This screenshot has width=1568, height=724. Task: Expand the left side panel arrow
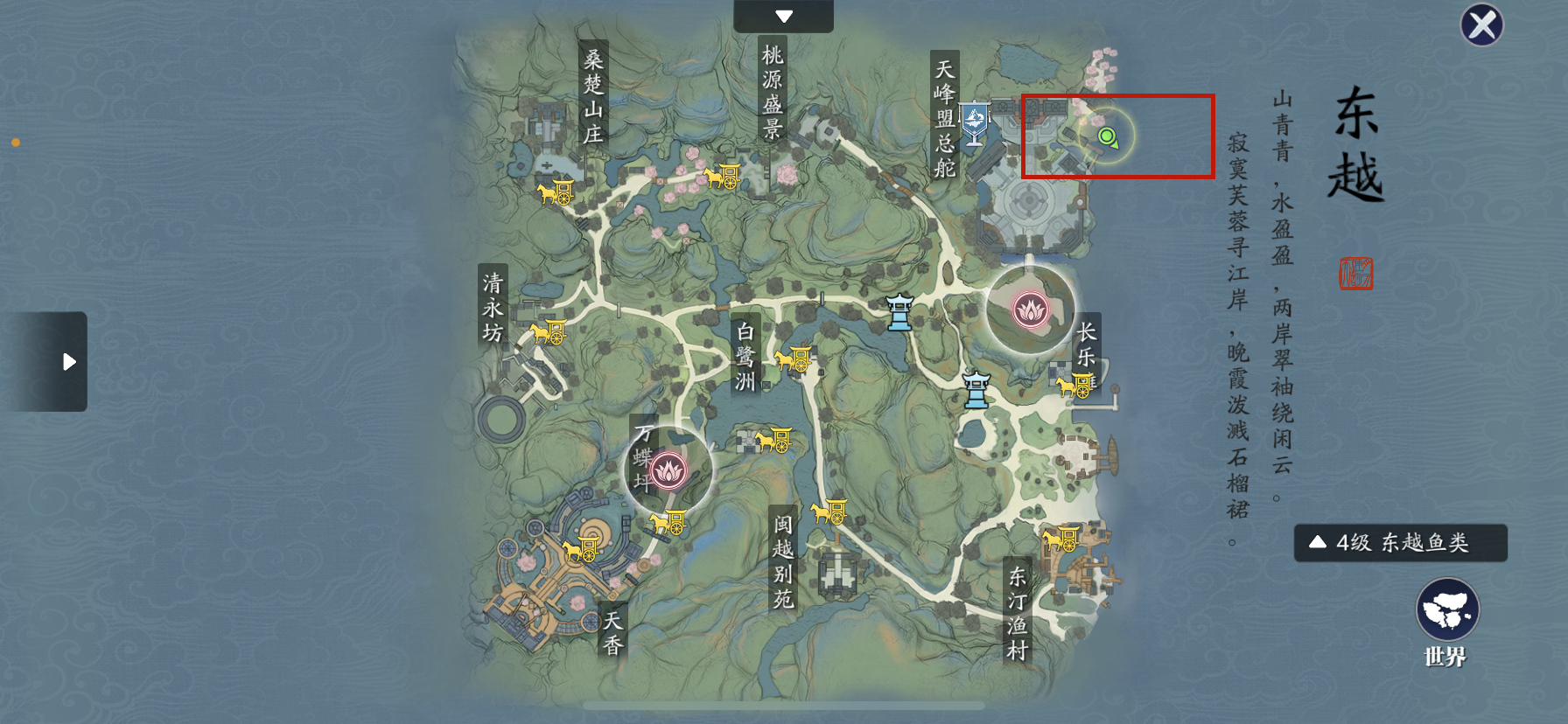pyautogui.click(x=67, y=362)
